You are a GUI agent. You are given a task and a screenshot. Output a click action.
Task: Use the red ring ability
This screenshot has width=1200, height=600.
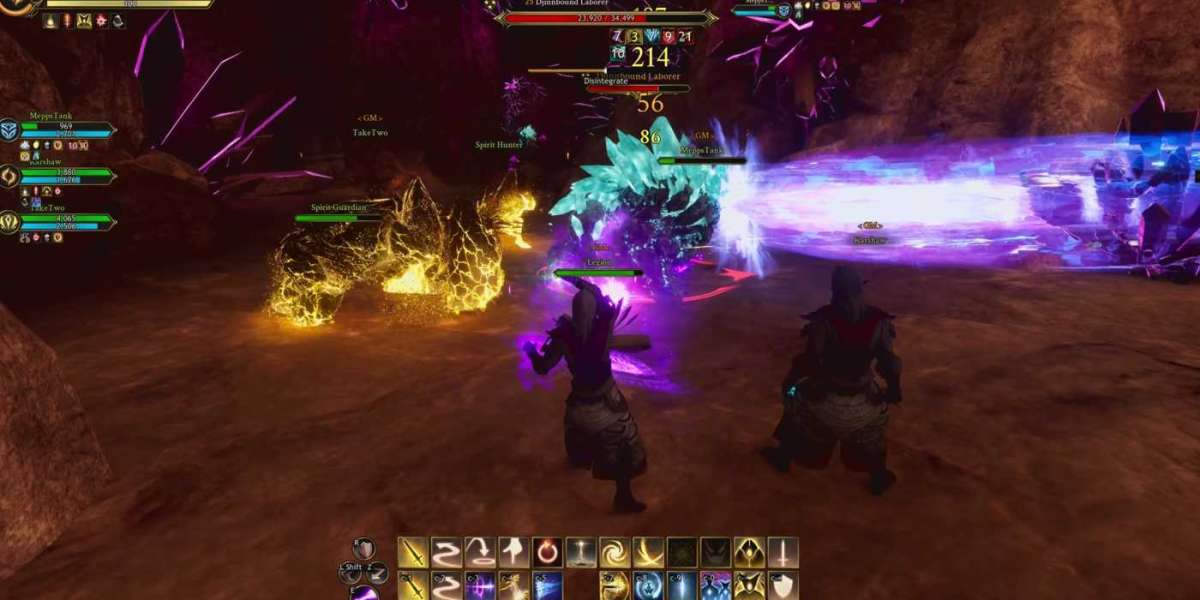[547, 552]
